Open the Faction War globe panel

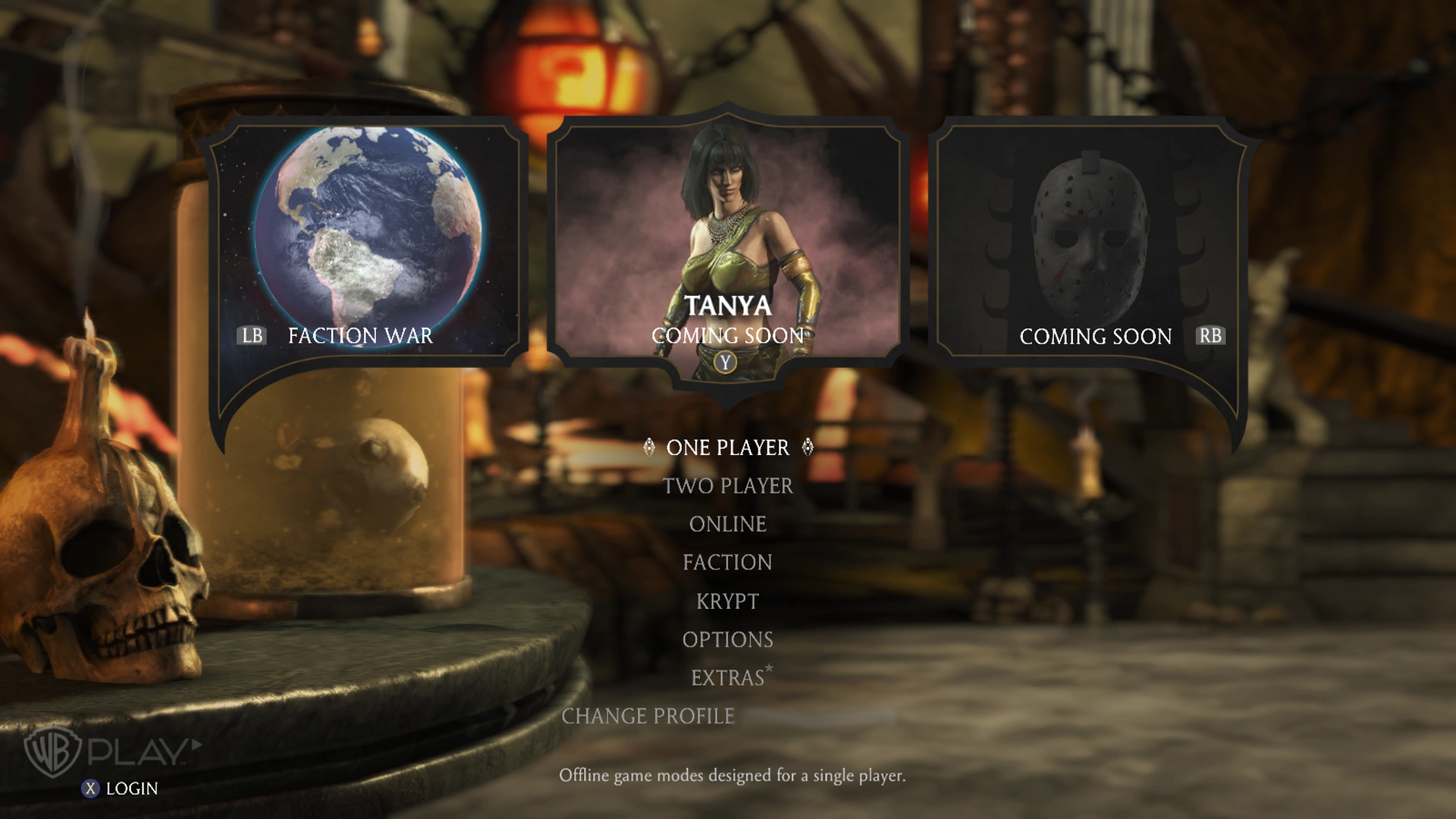tap(367, 243)
